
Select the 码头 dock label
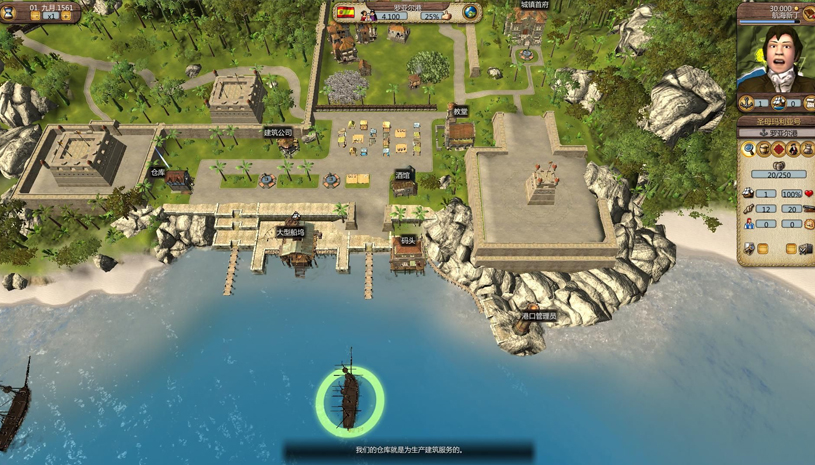tap(408, 241)
